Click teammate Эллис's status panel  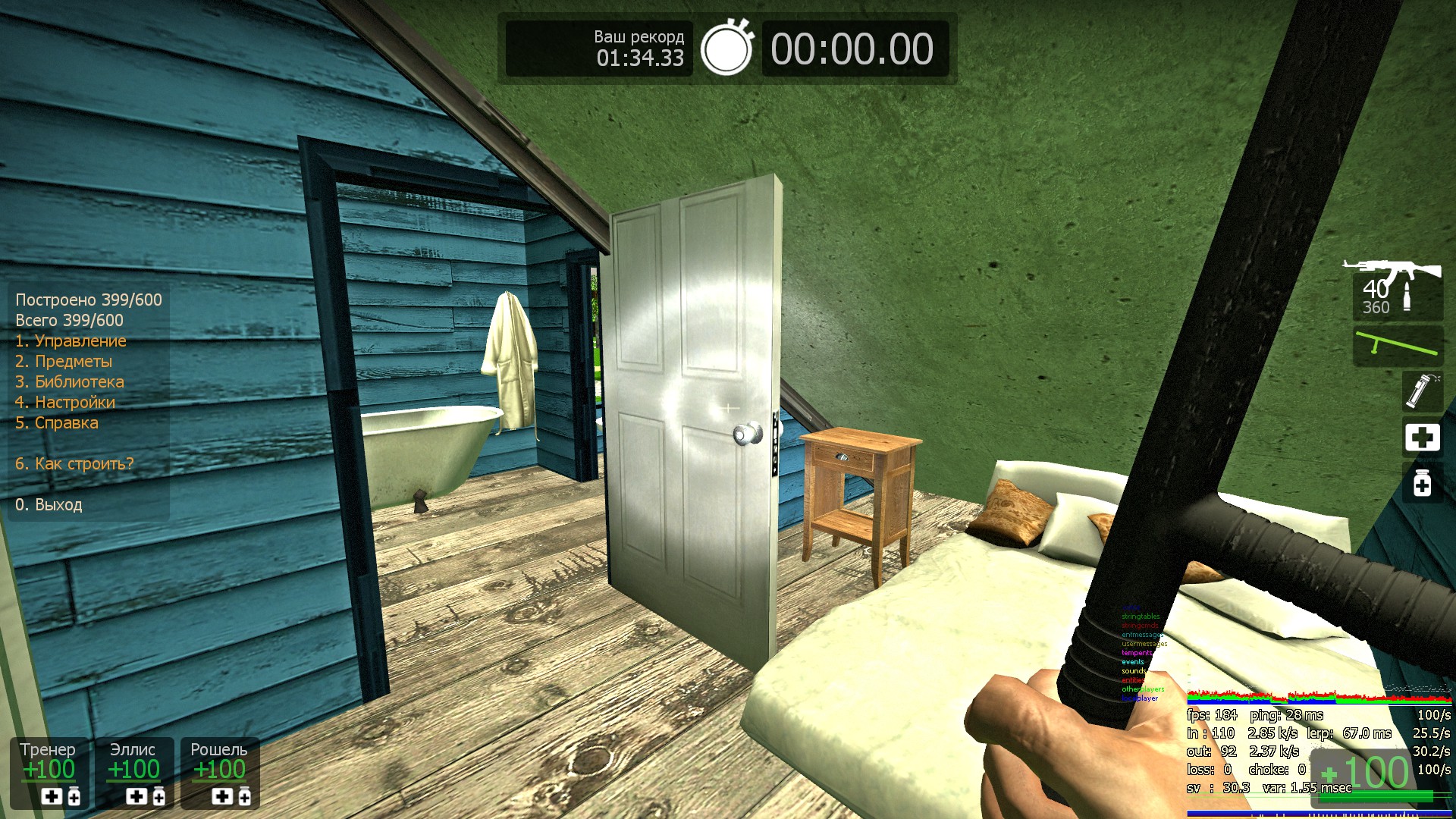[x=134, y=772]
